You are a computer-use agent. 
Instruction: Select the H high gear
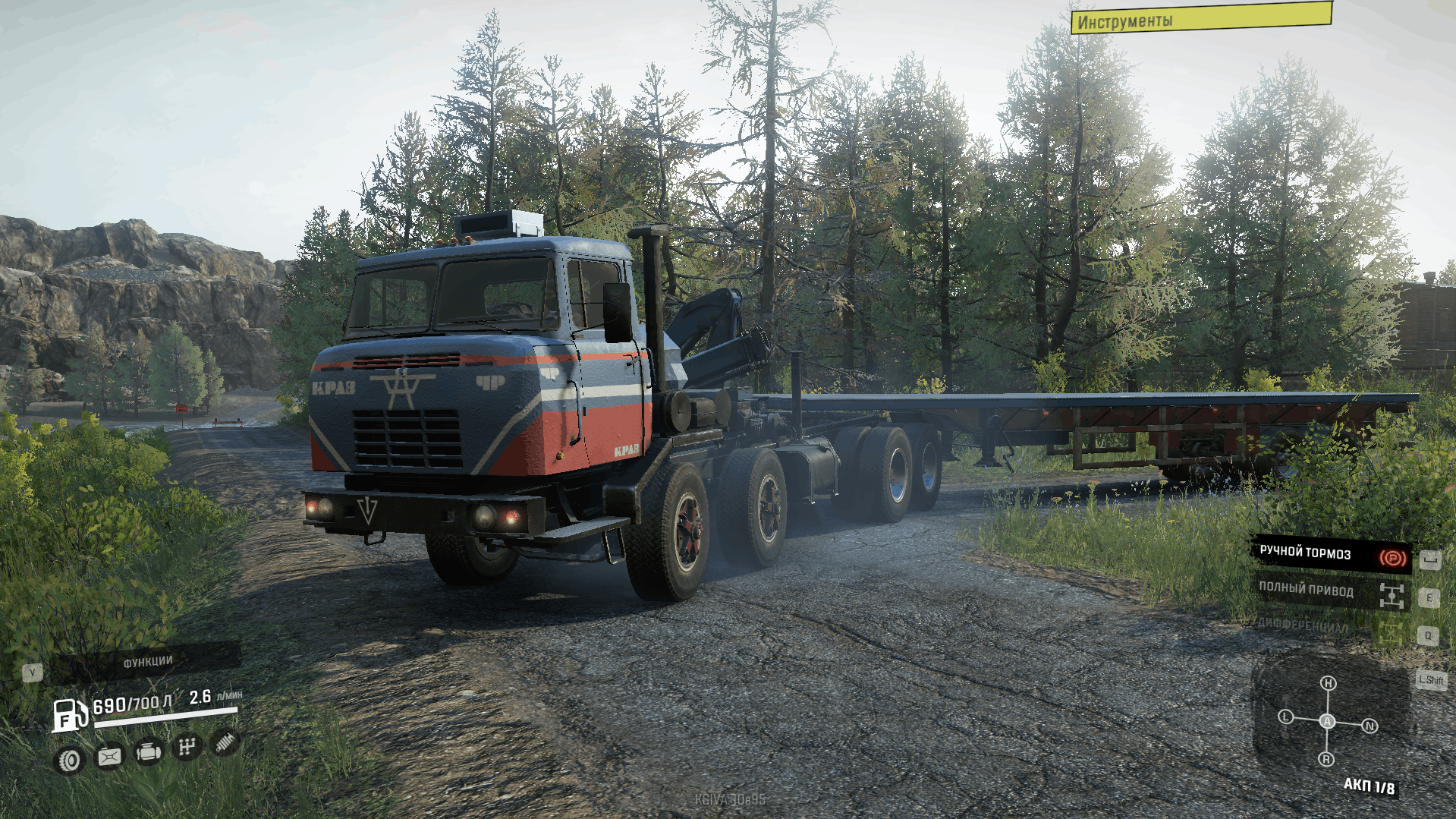pos(1328,683)
